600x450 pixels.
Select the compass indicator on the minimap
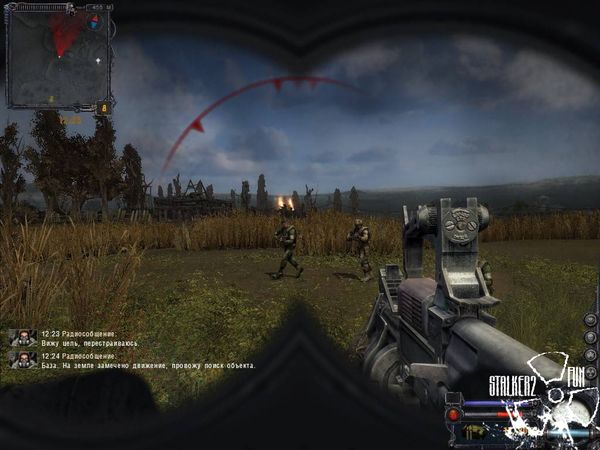pos(95,20)
